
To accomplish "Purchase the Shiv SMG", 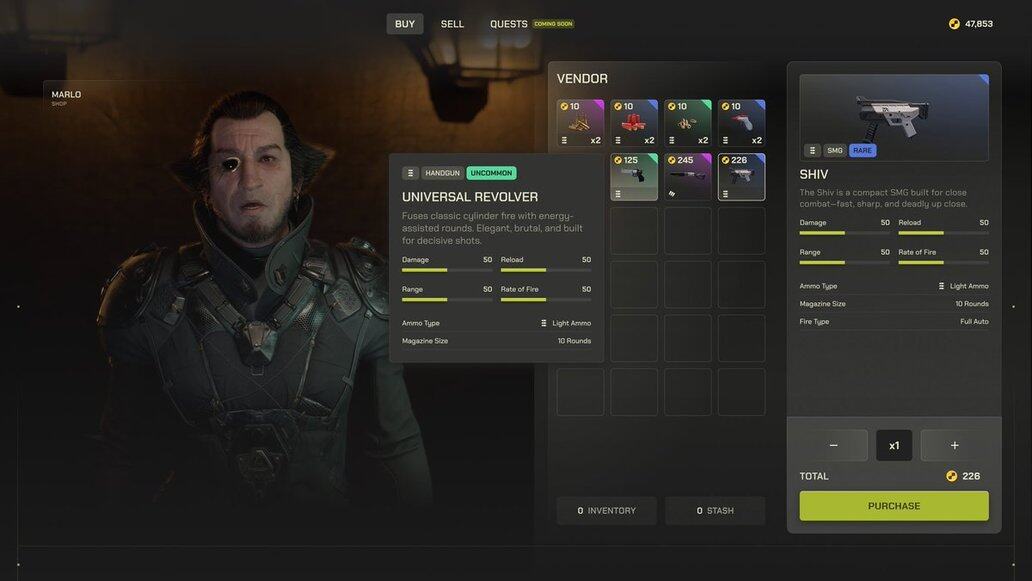I will click(x=894, y=506).
